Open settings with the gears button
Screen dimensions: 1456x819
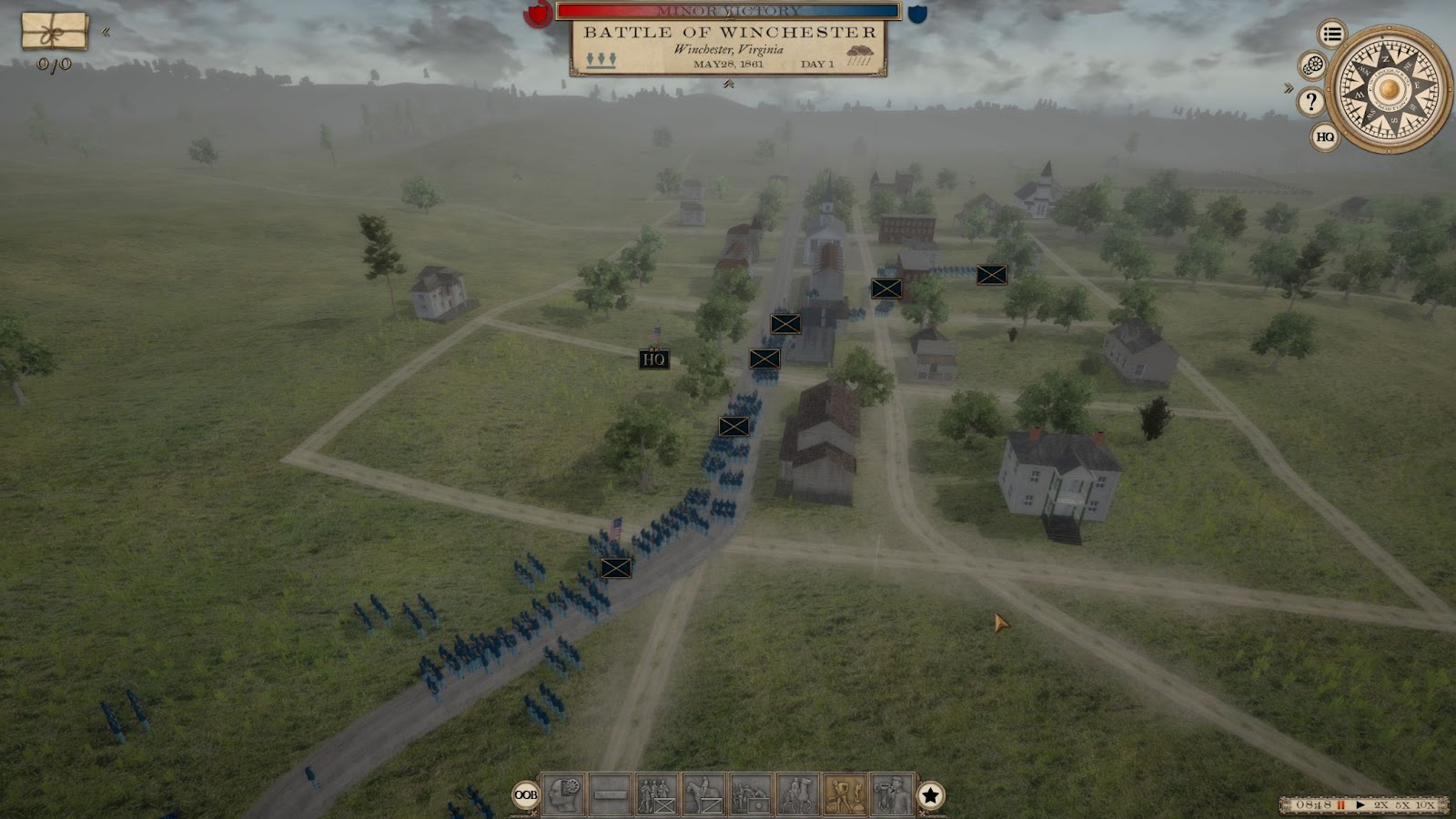[1312, 66]
